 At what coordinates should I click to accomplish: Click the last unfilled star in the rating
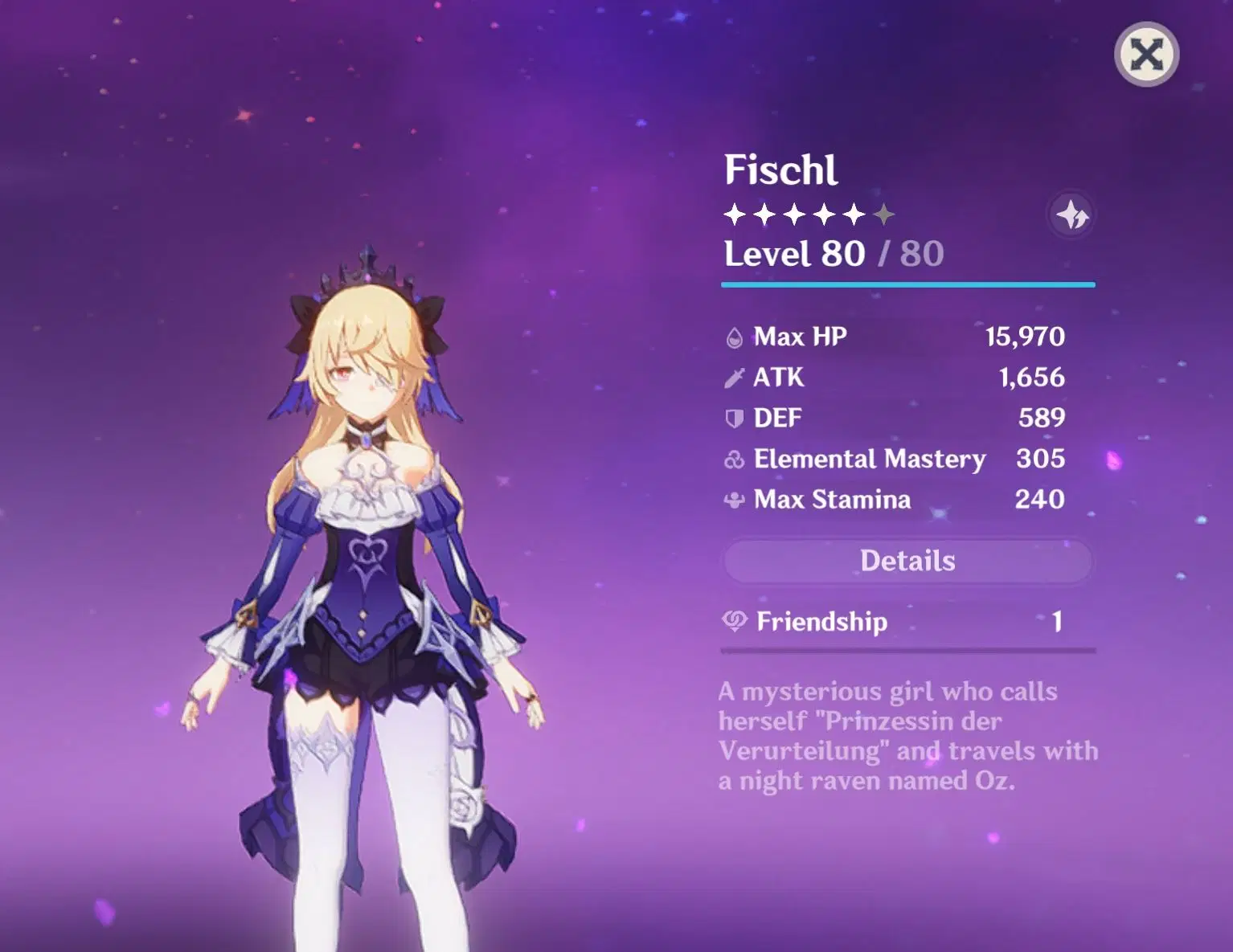pyautogui.click(x=884, y=214)
